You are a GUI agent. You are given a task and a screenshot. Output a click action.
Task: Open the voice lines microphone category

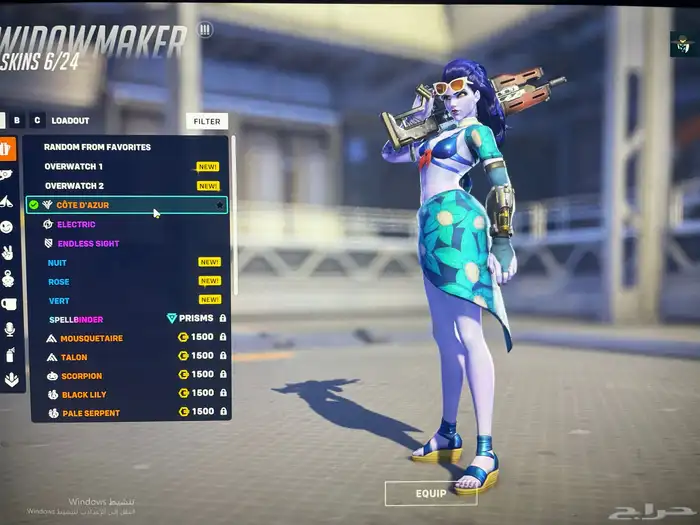[x=9, y=329]
